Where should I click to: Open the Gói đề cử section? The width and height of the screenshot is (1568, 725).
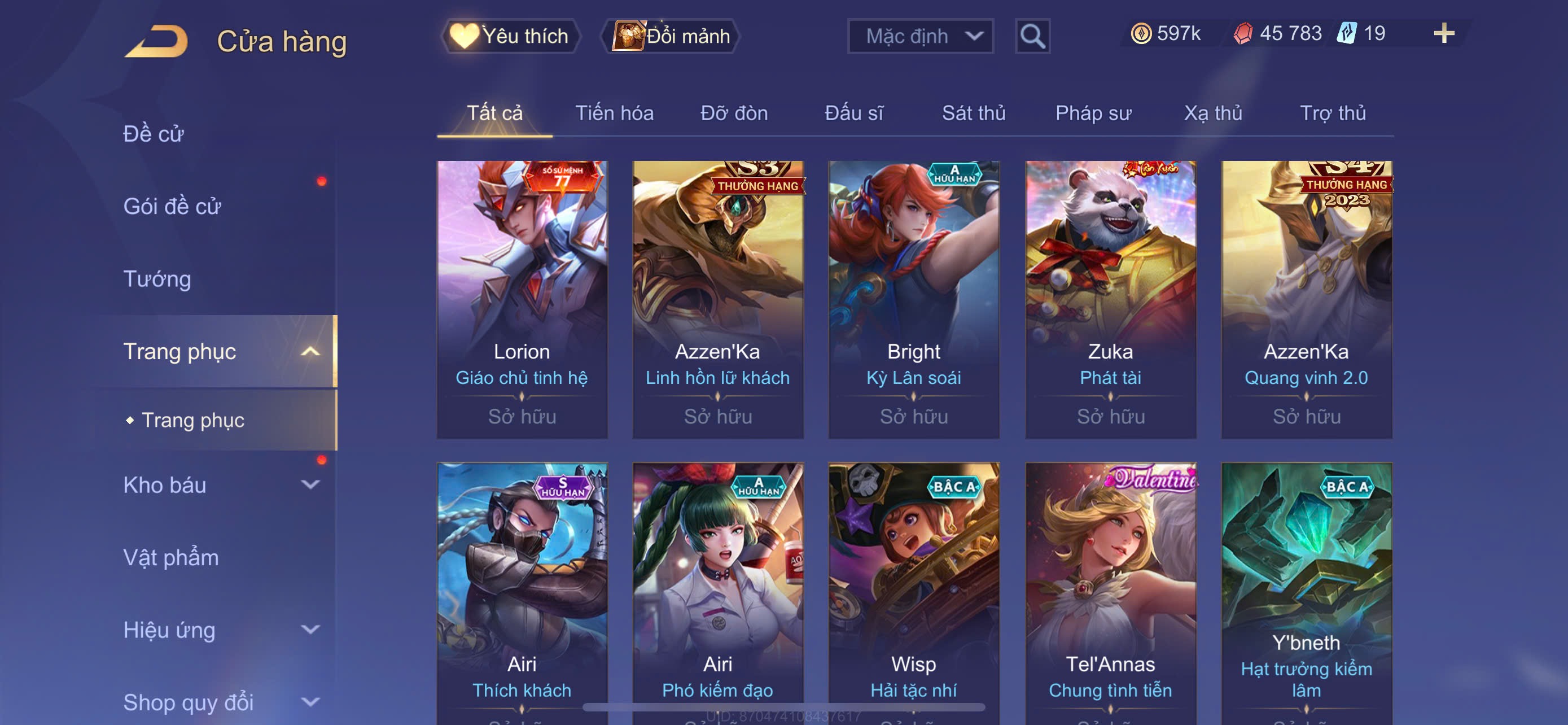tap(172, 206)
